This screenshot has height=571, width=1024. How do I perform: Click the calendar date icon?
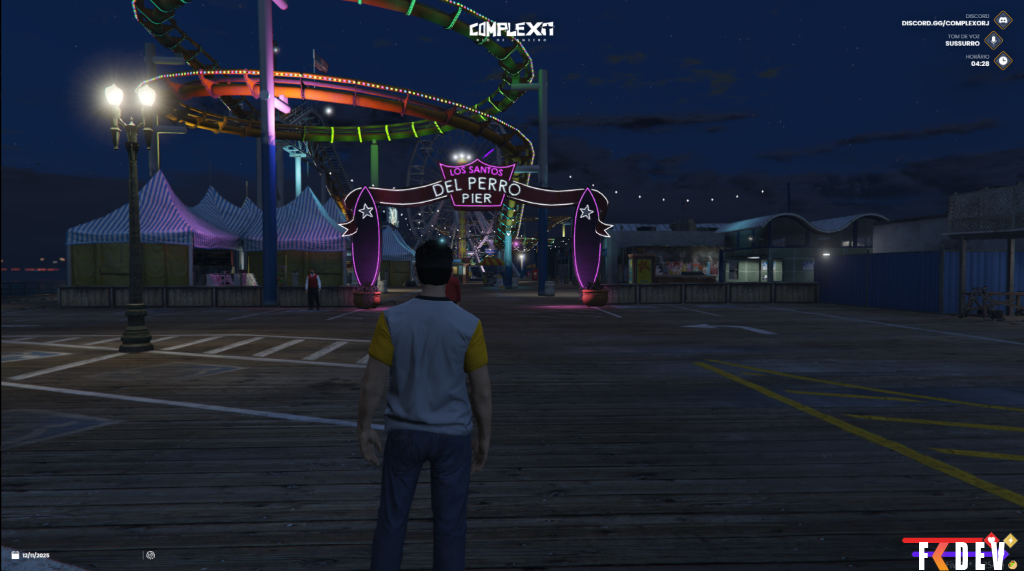coord(15,554)
